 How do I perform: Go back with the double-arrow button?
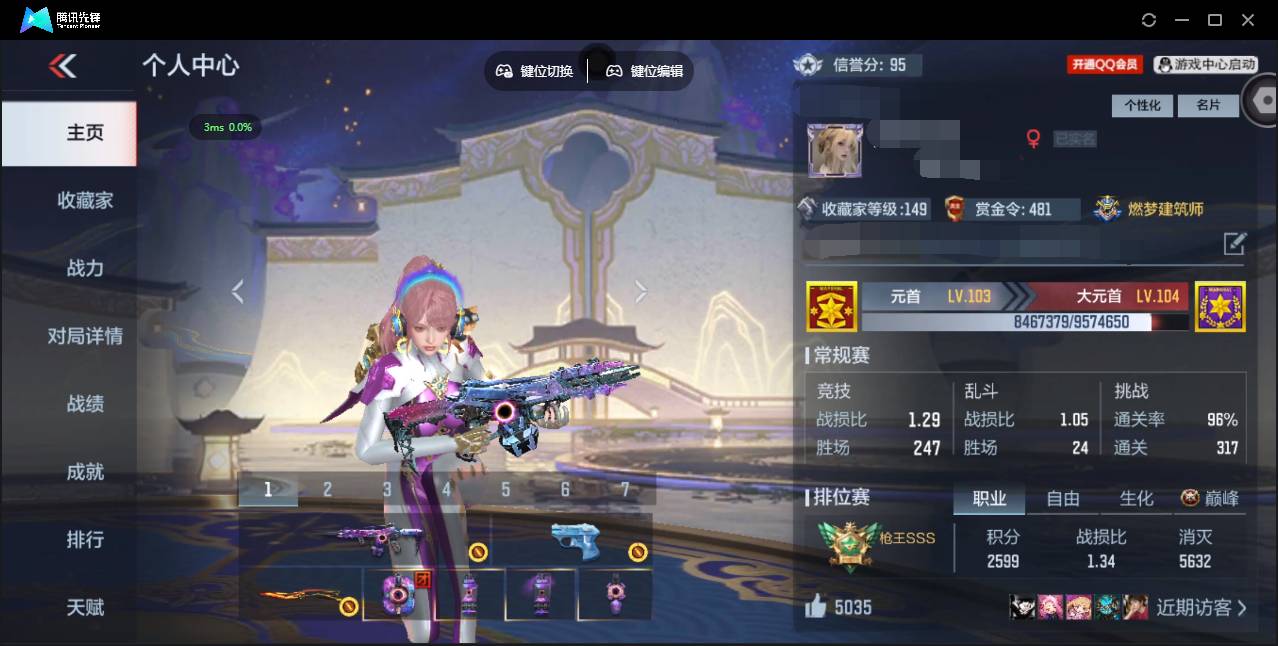[x=62, y=66]
